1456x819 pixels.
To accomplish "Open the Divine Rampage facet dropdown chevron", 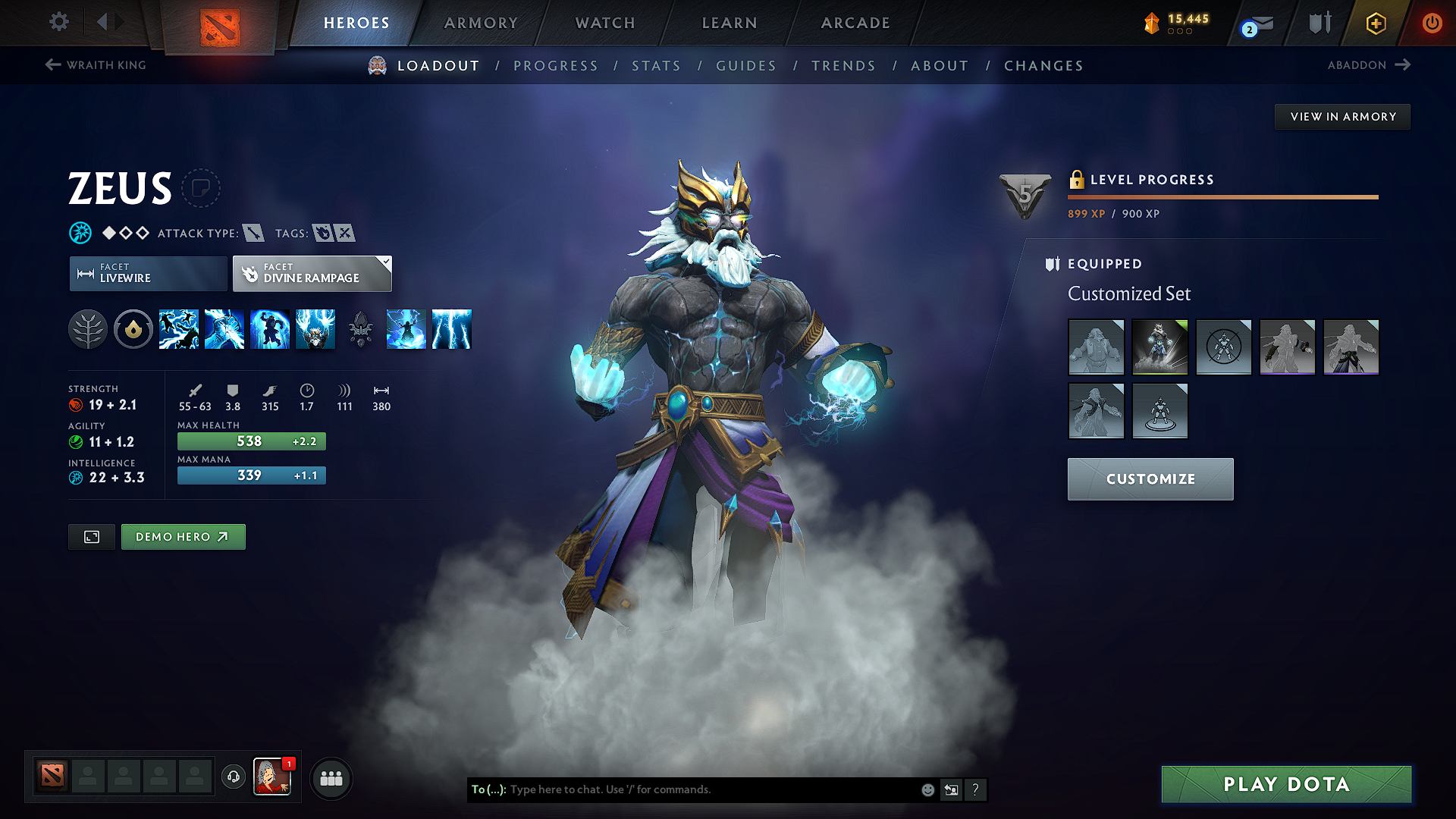I will click(385, 263).
